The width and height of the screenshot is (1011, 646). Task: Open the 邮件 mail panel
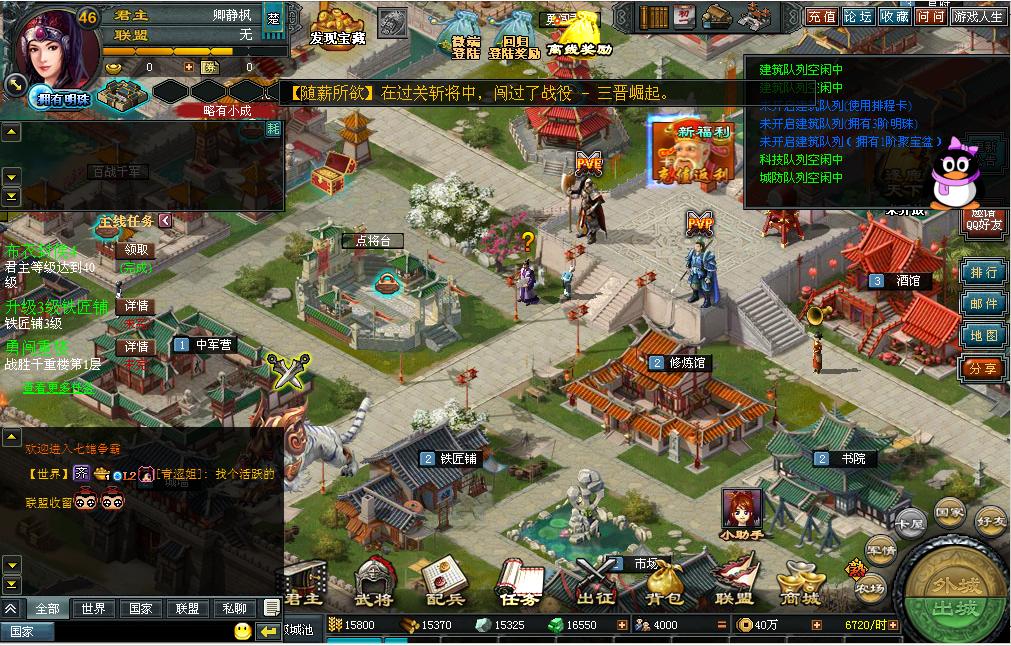click(983, 304)
